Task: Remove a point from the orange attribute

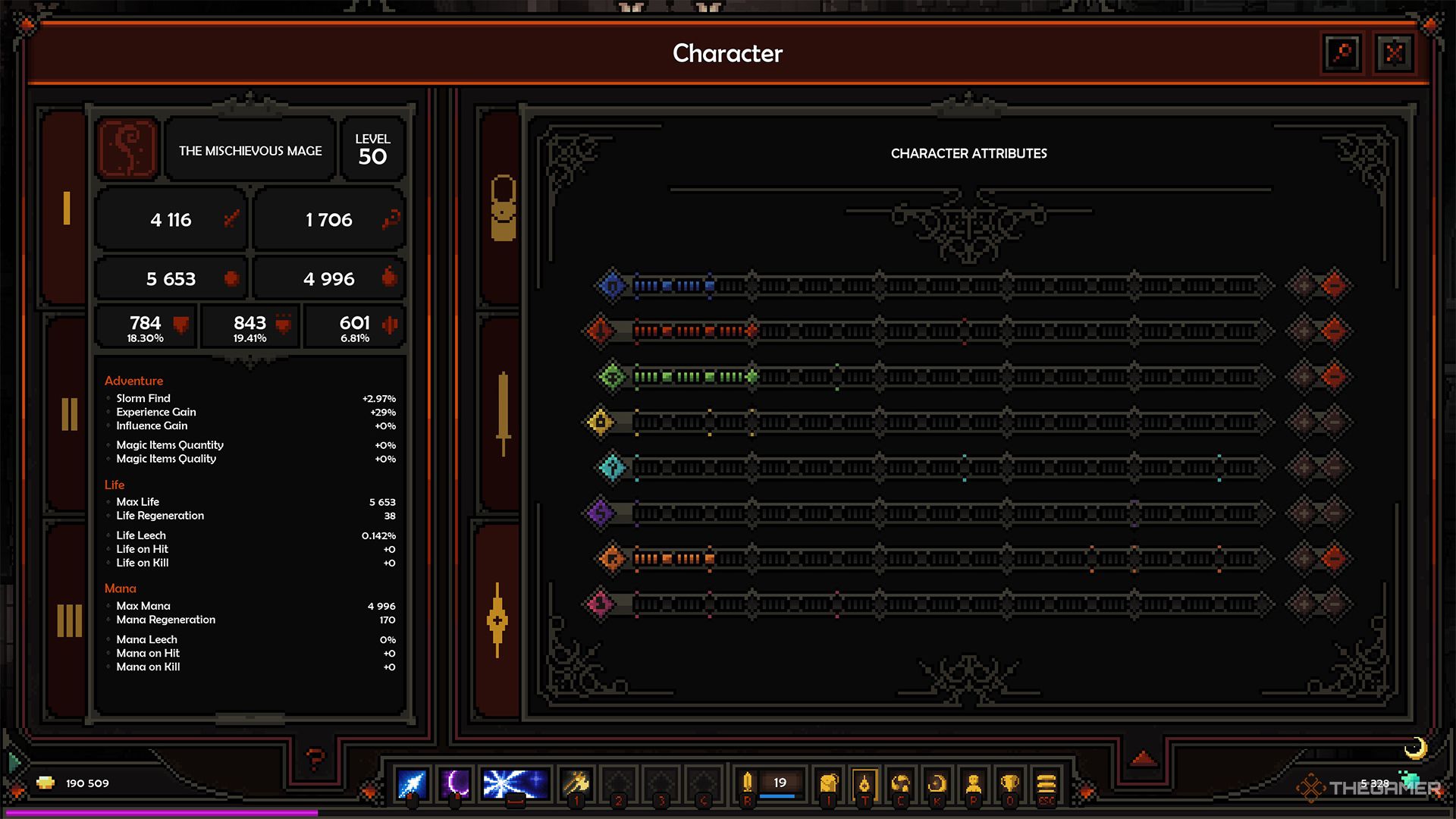Action: (x=1333, y=558)
